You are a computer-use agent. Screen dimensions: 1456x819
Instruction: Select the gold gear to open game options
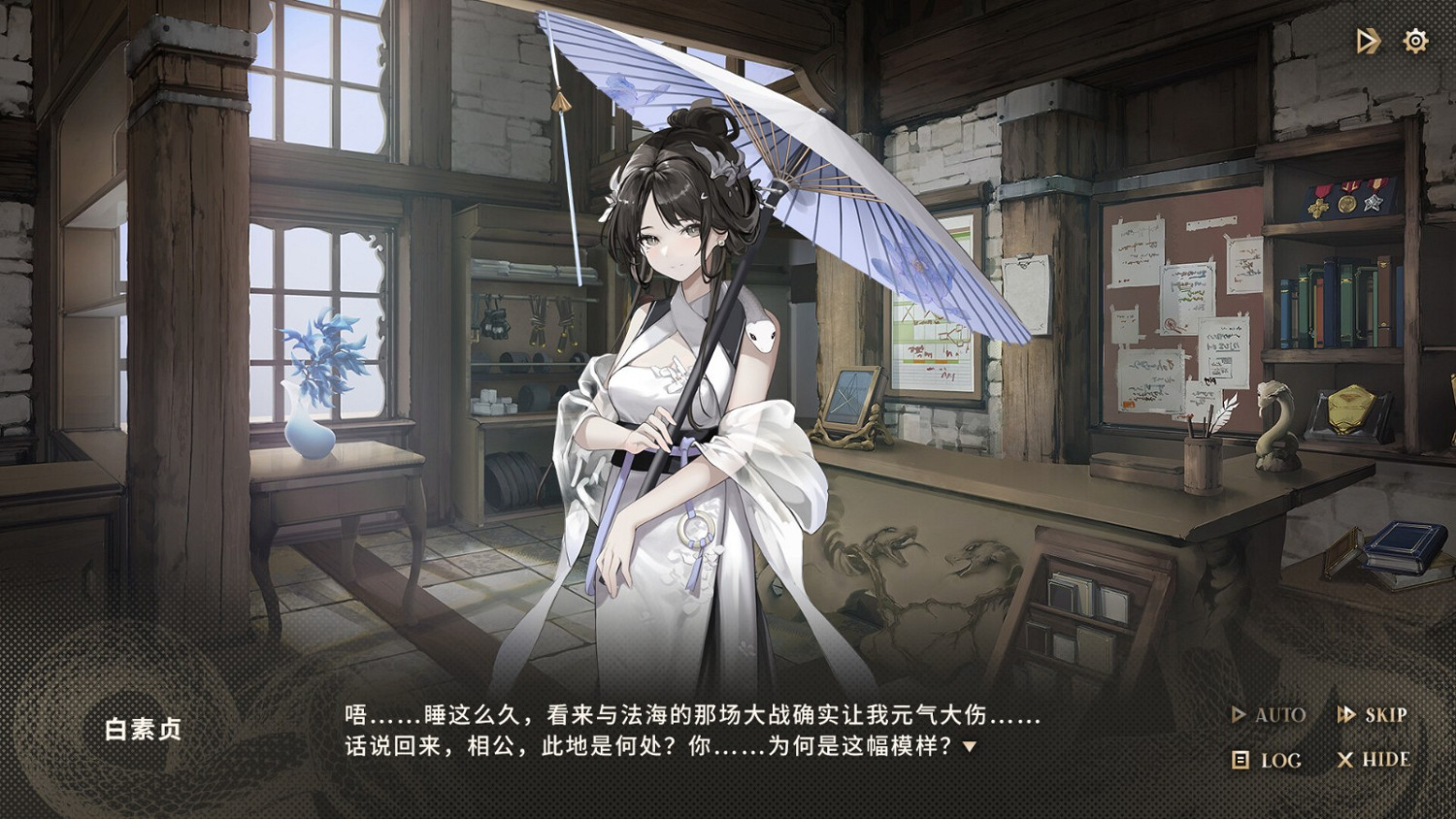click(x=1415, y=40)
